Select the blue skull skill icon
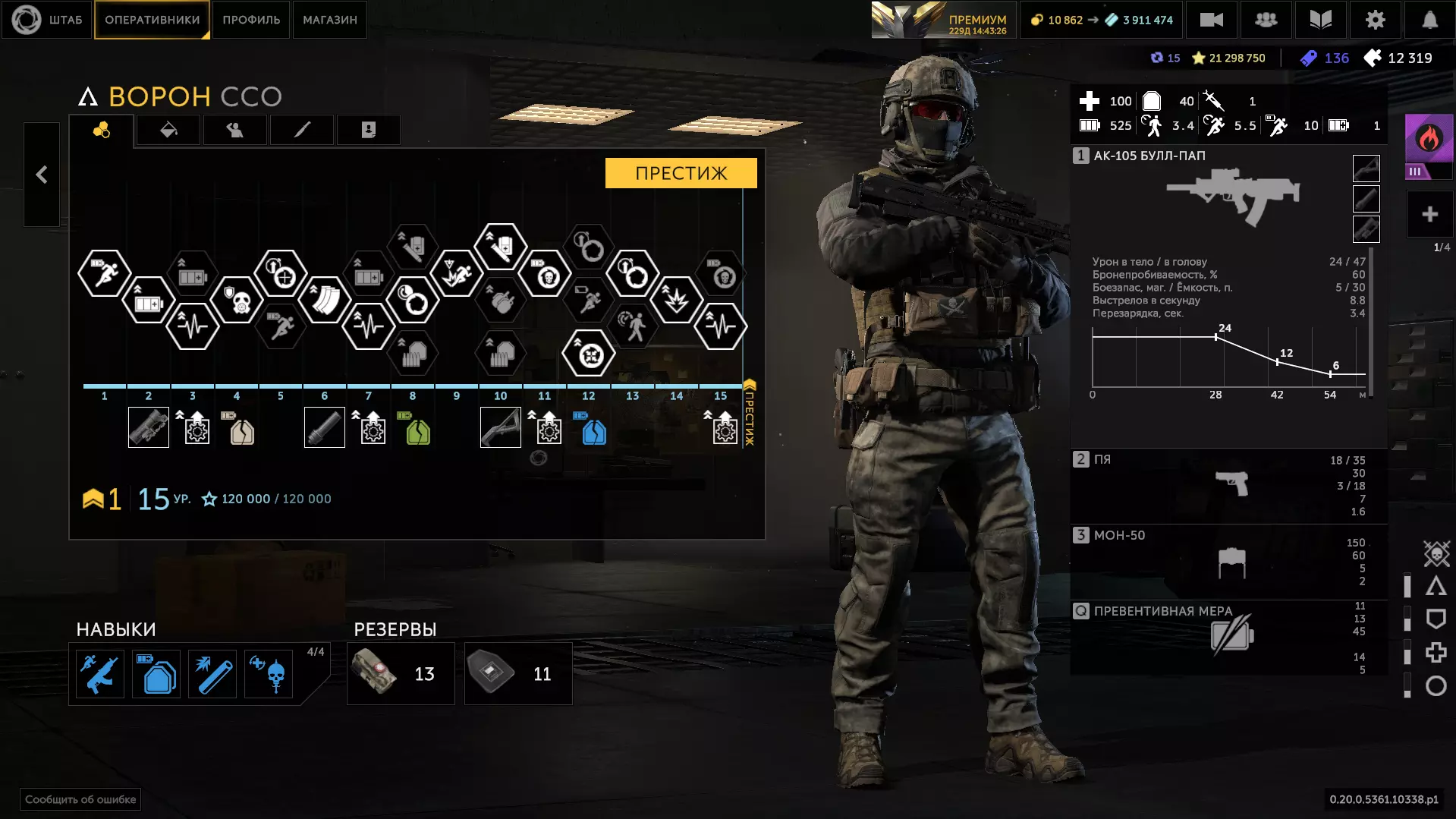Screen dimensions: 1456x819 (x=269, y=674)
